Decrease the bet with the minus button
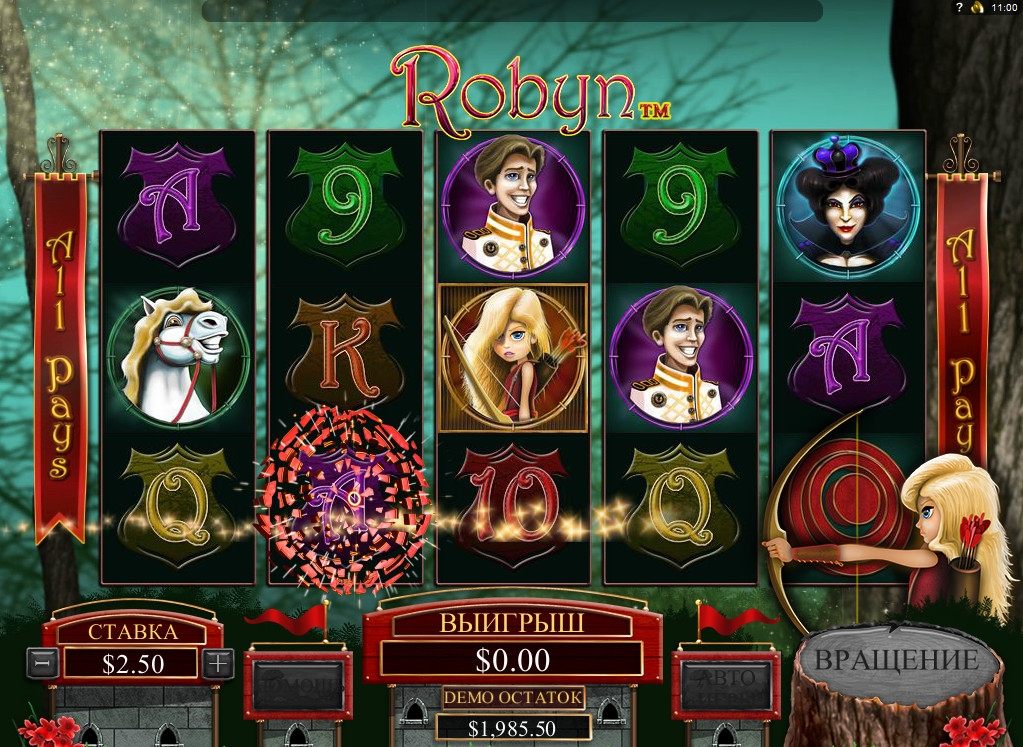Image resolution: width=1023 pixels, height=747 pixels. pyautogui.click(x=41, y=662)
